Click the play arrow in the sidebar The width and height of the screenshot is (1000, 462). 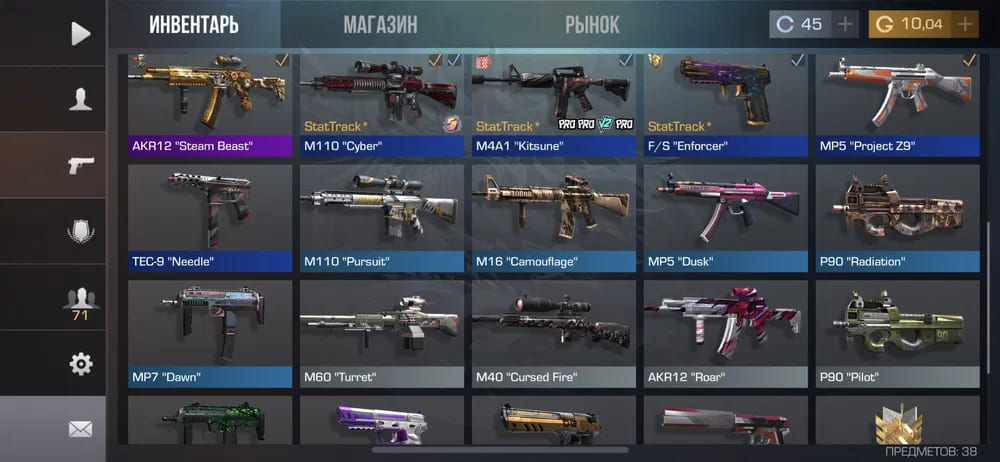coord(80,34)
